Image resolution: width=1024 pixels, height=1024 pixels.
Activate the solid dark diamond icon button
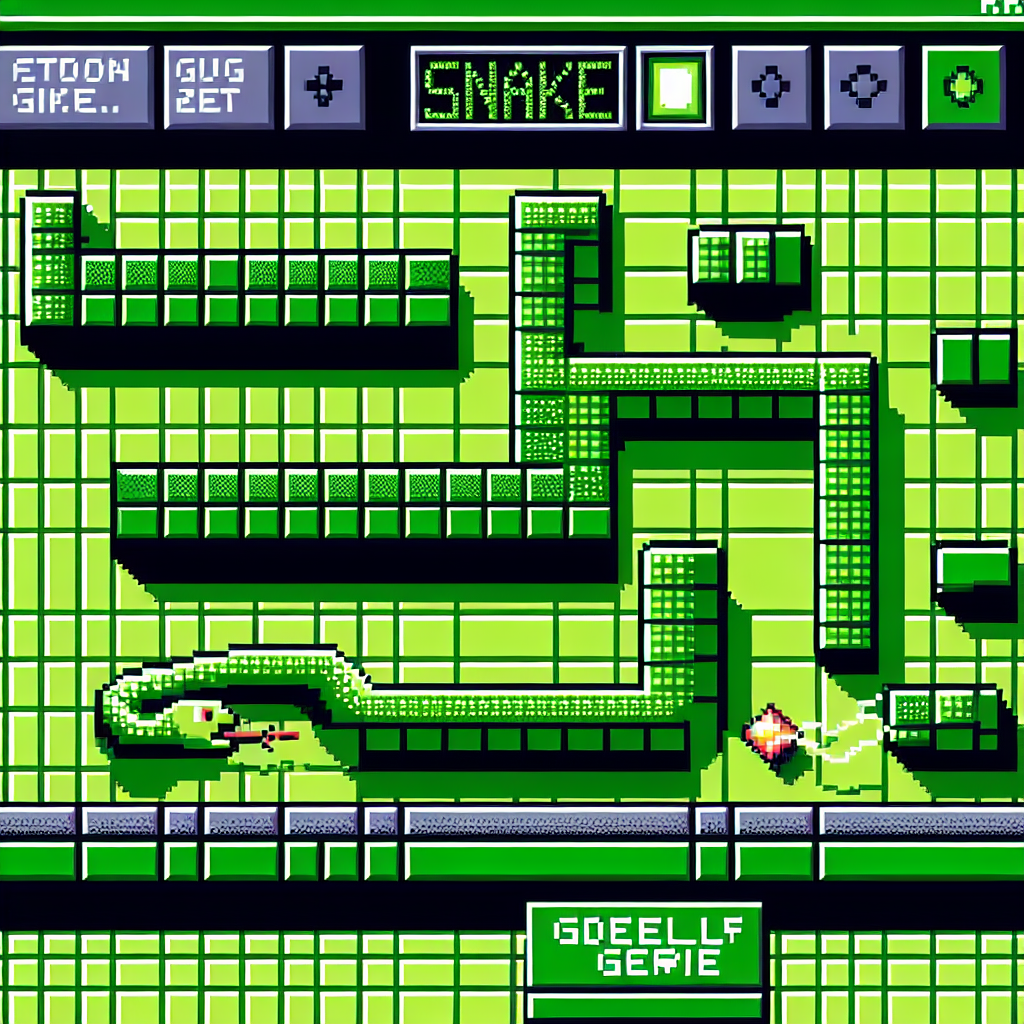click(323, 87)
